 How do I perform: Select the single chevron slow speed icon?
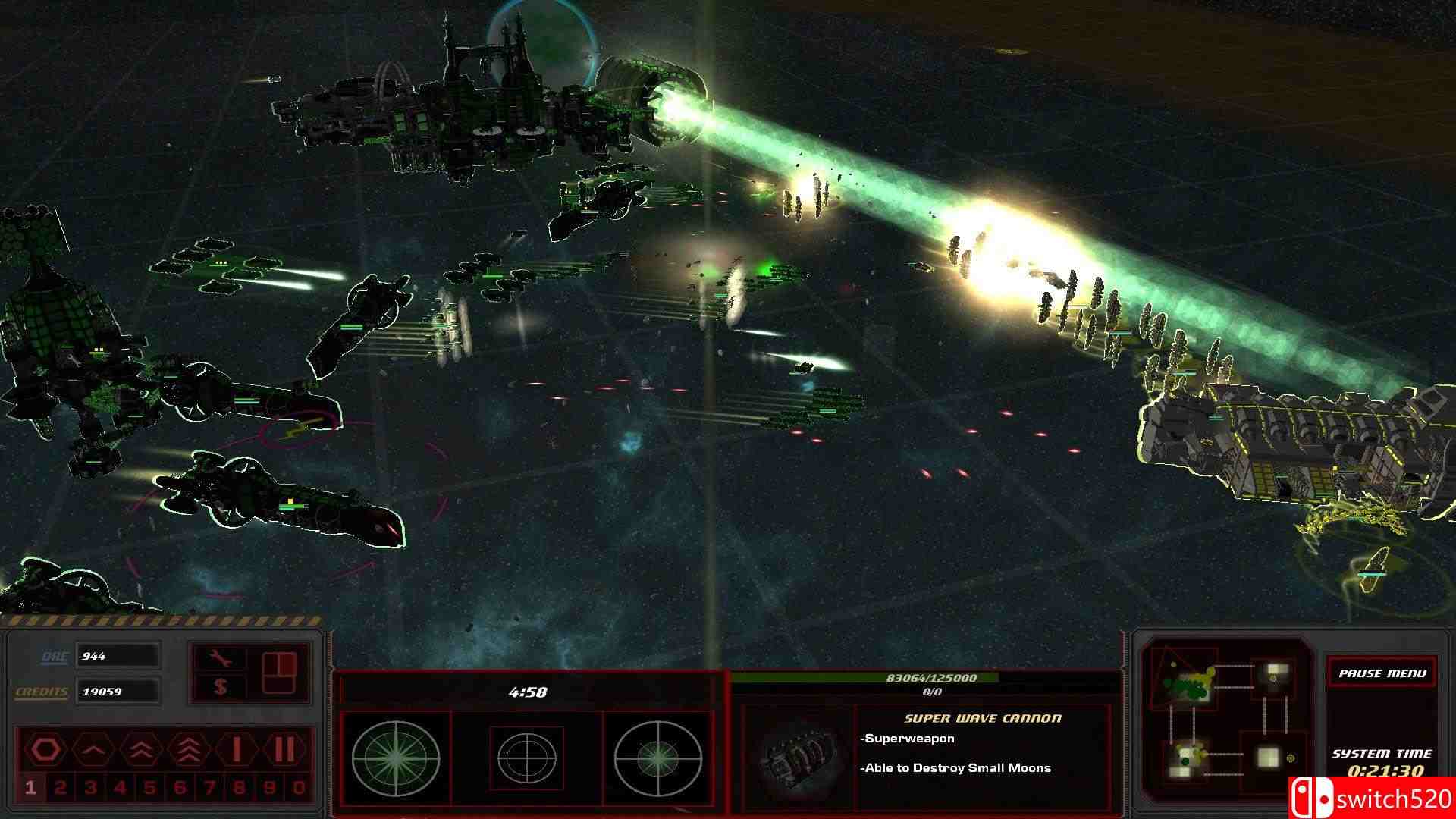[x=93, y=750]
